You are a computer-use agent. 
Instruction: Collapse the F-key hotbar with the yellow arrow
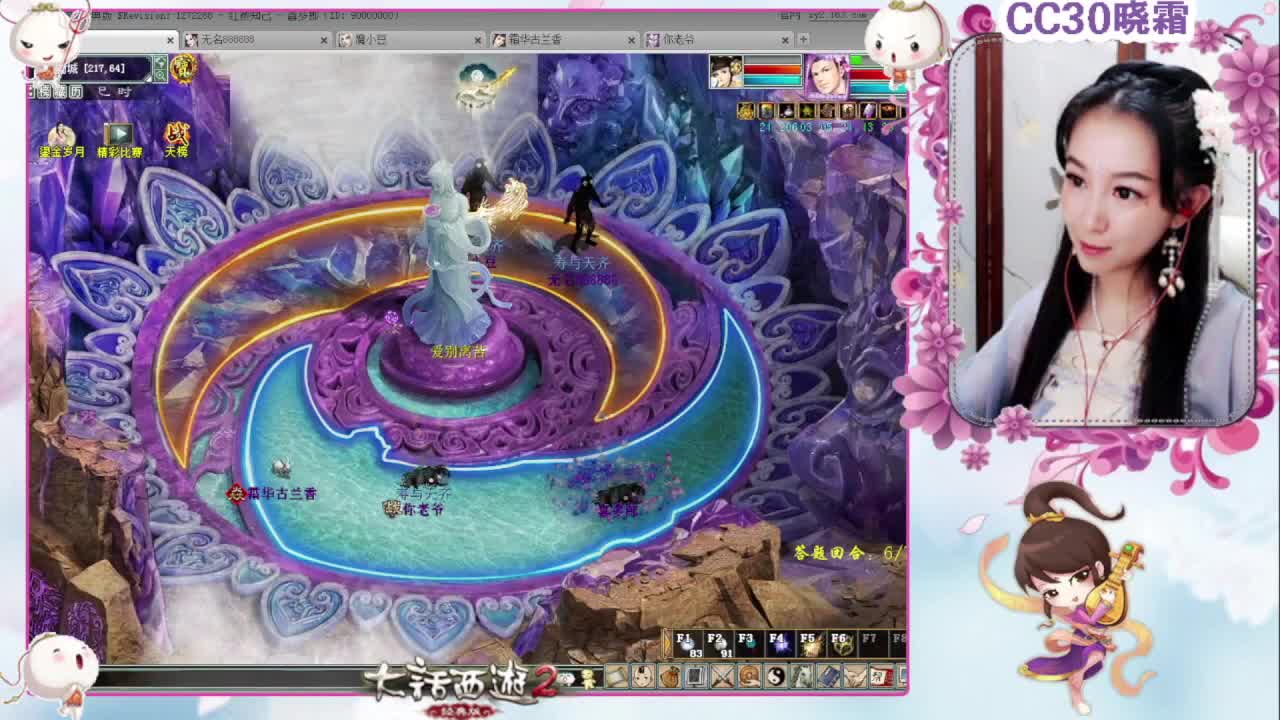(666, 645)
